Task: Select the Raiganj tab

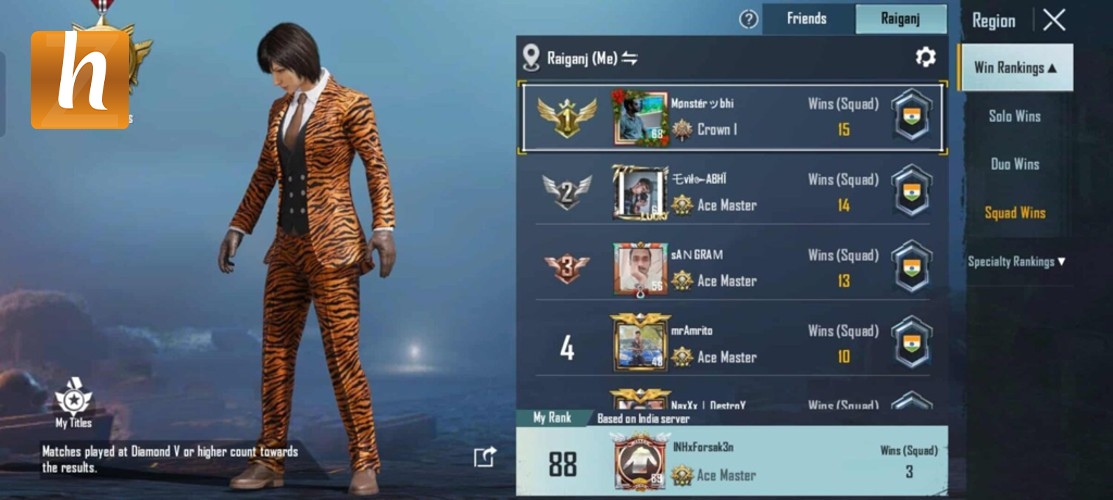Action: pos(900,19)
